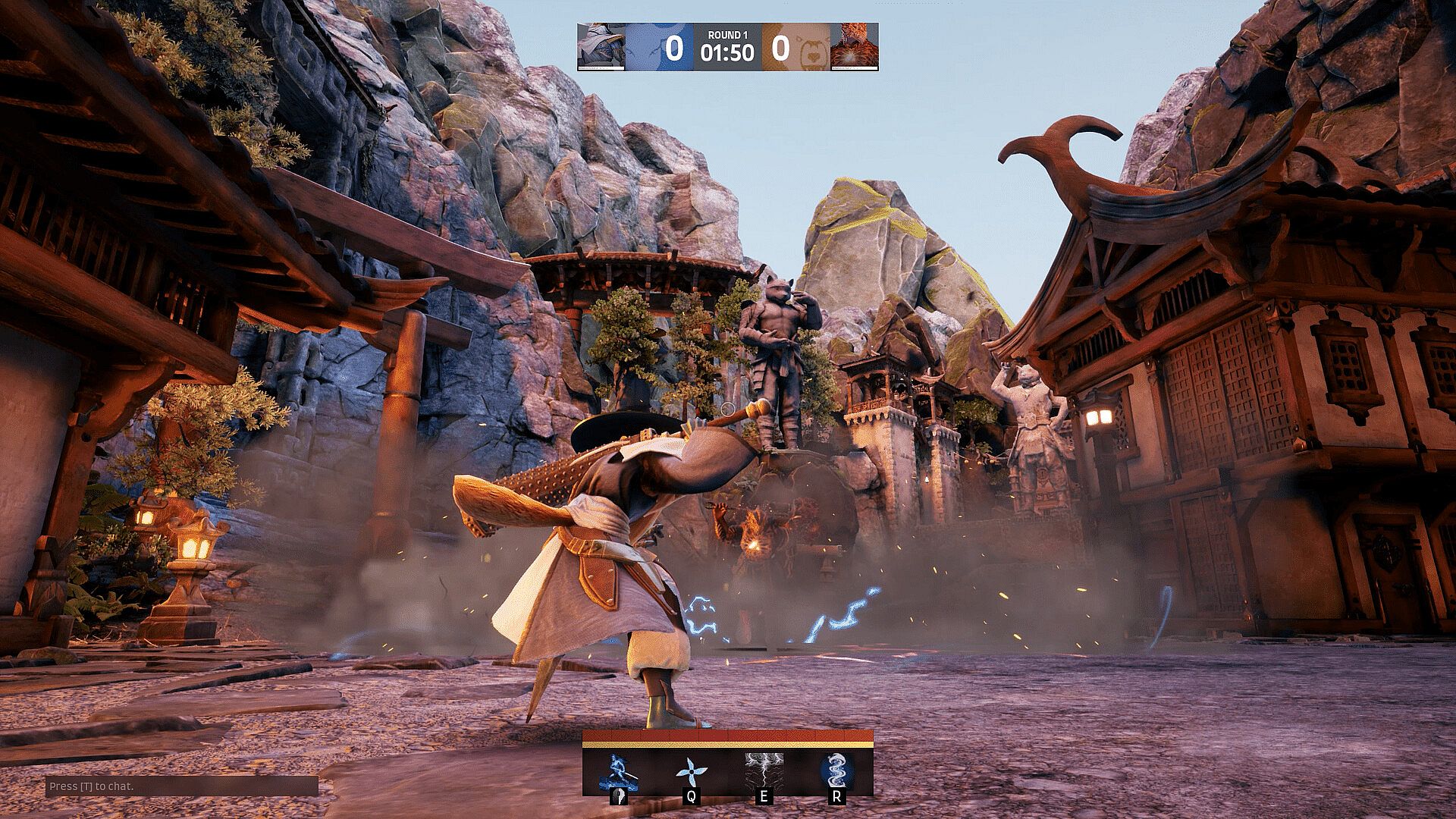1456x819 pixels.
Task: Trigger the swirling water dragon ability
Action: (836, 770)
